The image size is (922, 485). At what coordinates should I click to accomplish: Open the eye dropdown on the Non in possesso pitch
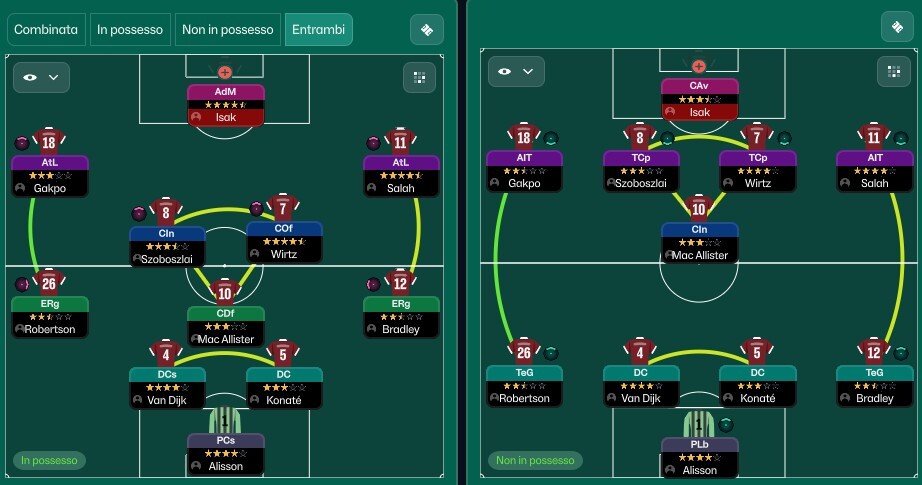515,71
